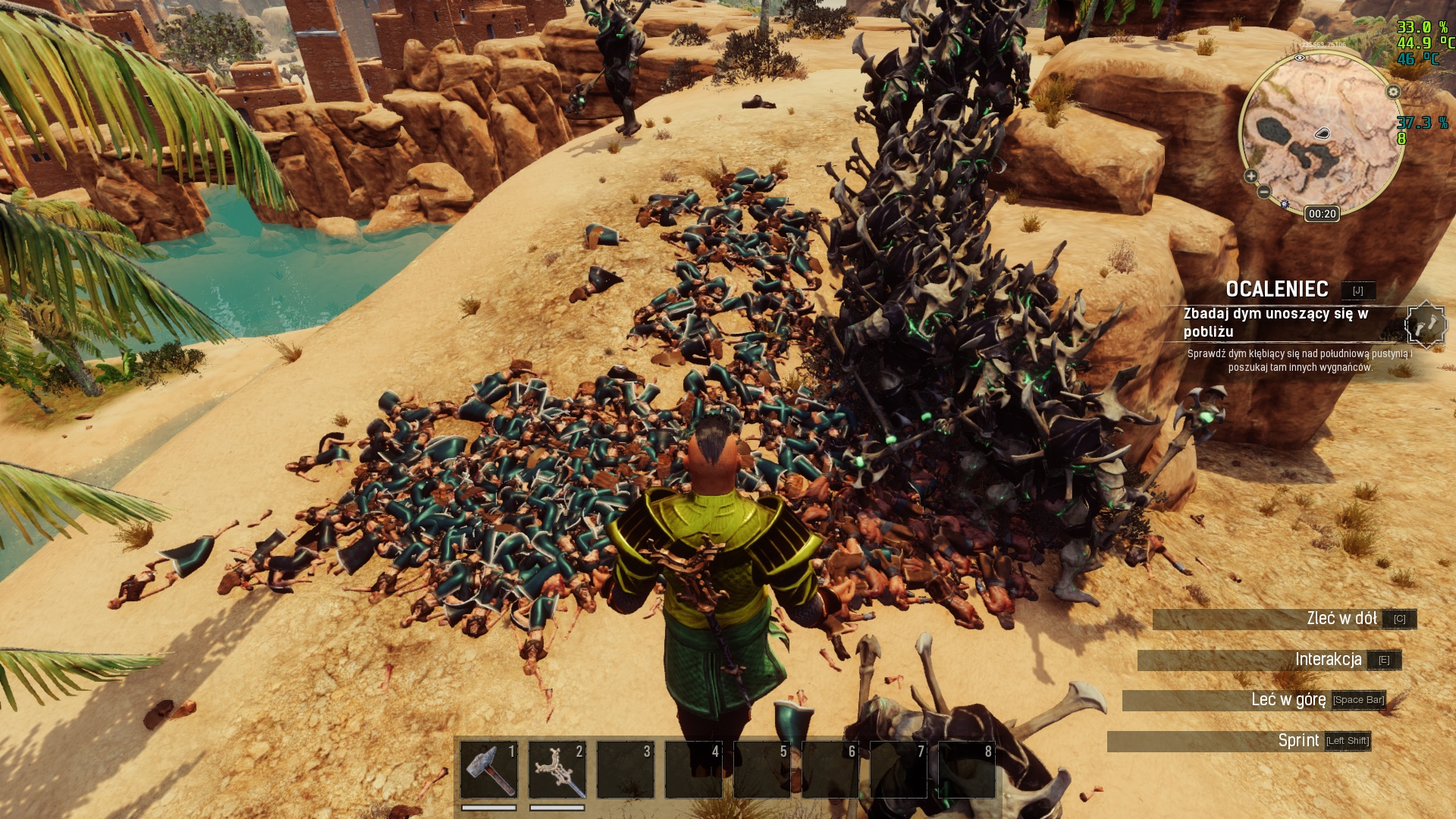Open the OCALENIEC journey tracker
The width and height of the screenshot is (1456, 819).
1277,289
